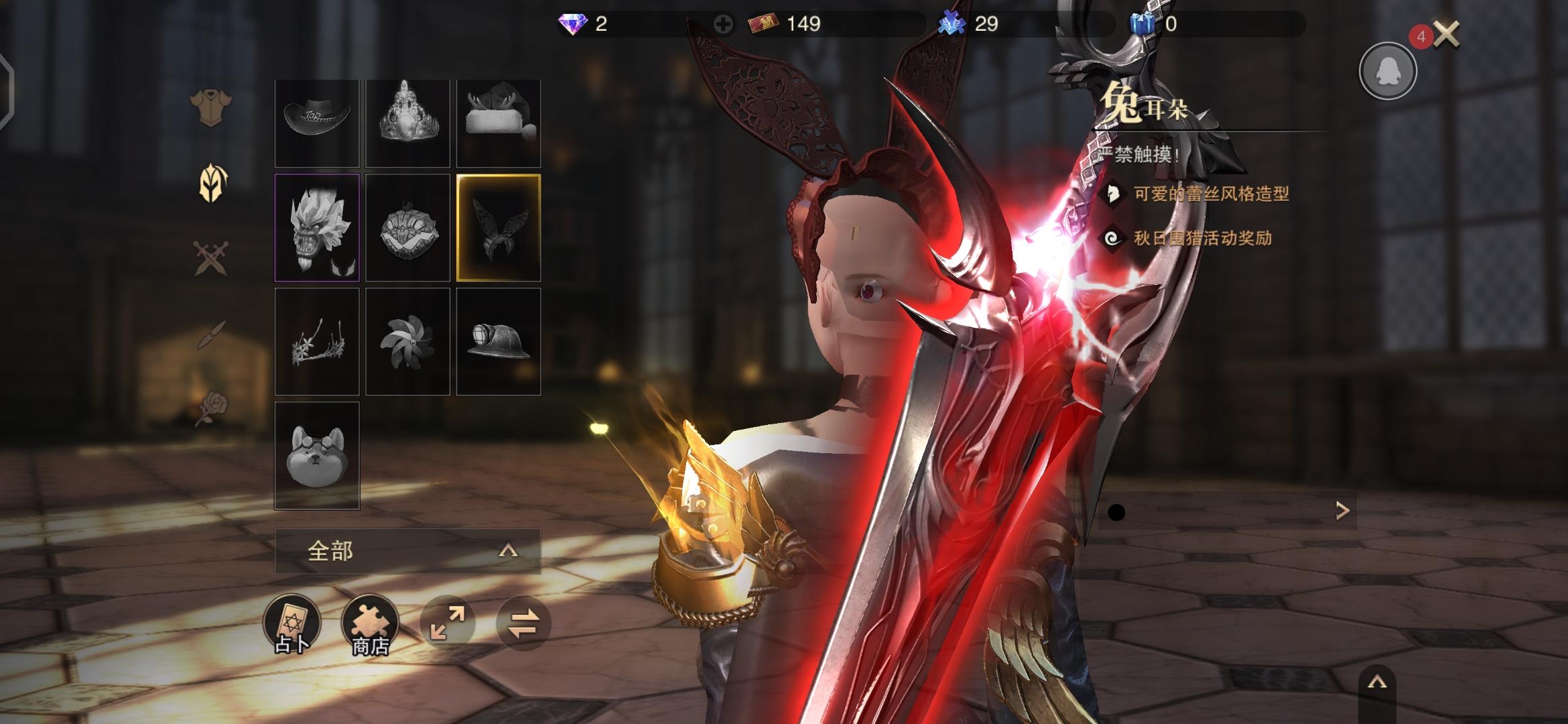
Task: Switch to the rose accessory tab
Action: (x=211, y=408)
